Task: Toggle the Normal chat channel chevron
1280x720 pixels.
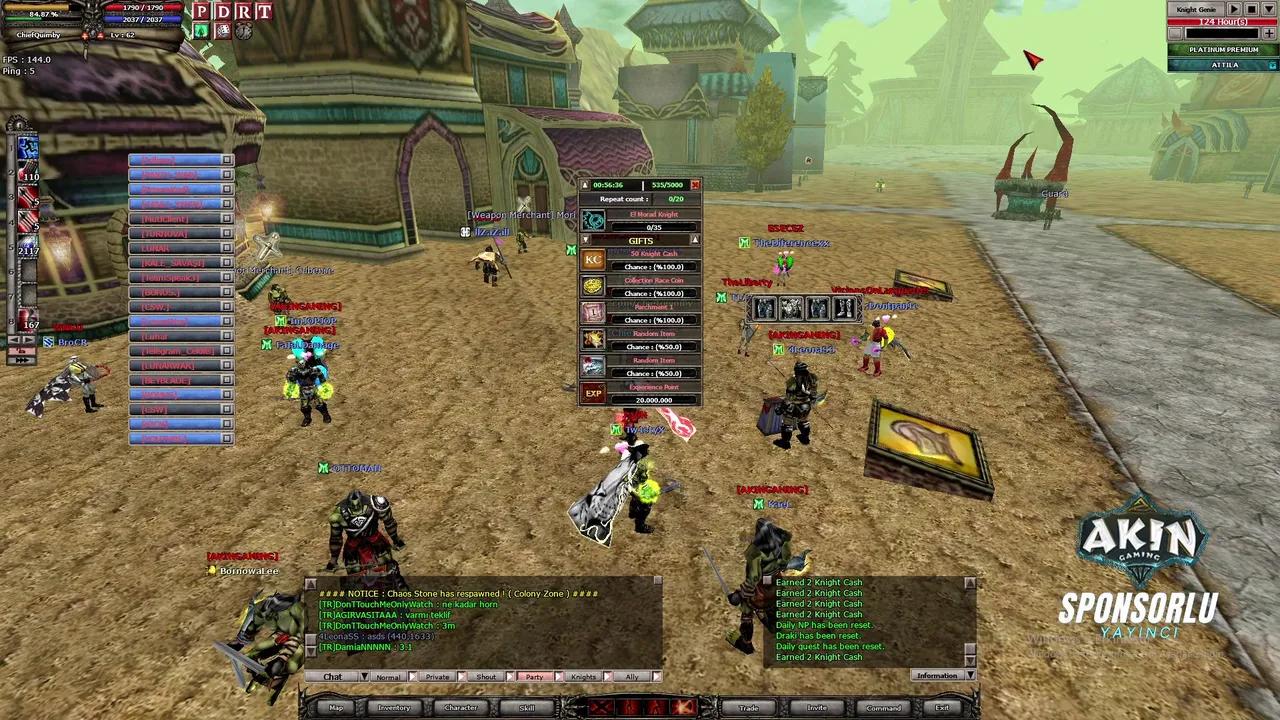Action: pos(411,677)
